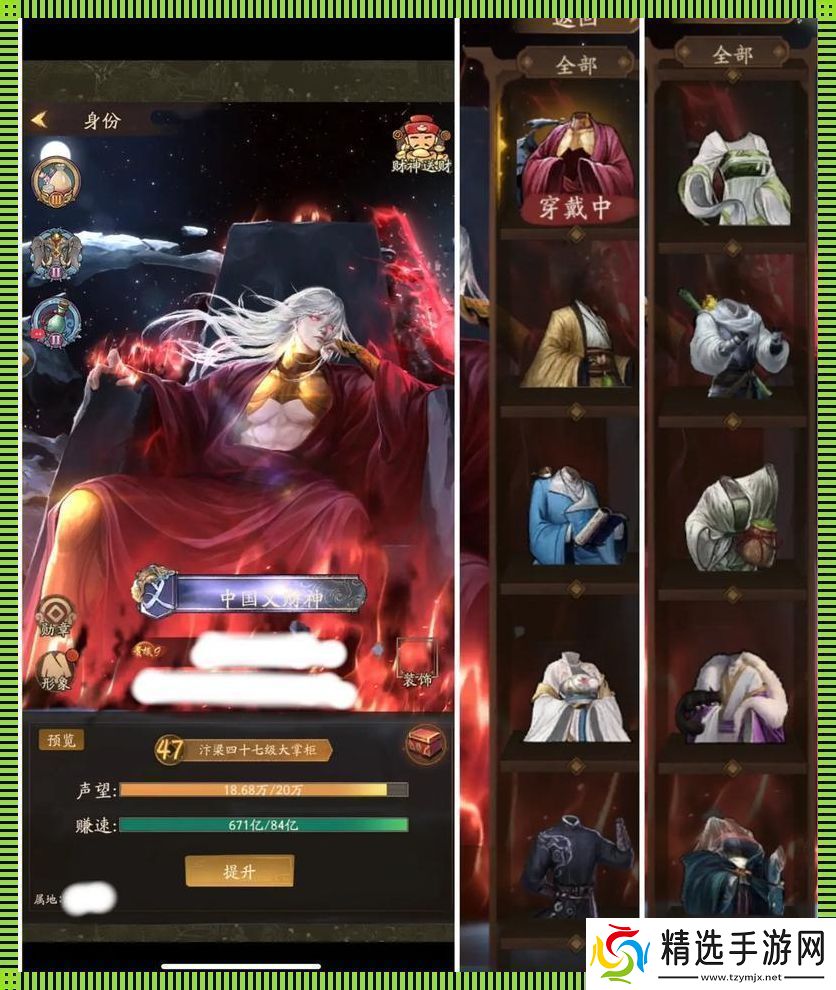The height and width of the screenshot is (990, 836).
Task: Click the 提升 upgrade button
Action: [239, 871]
